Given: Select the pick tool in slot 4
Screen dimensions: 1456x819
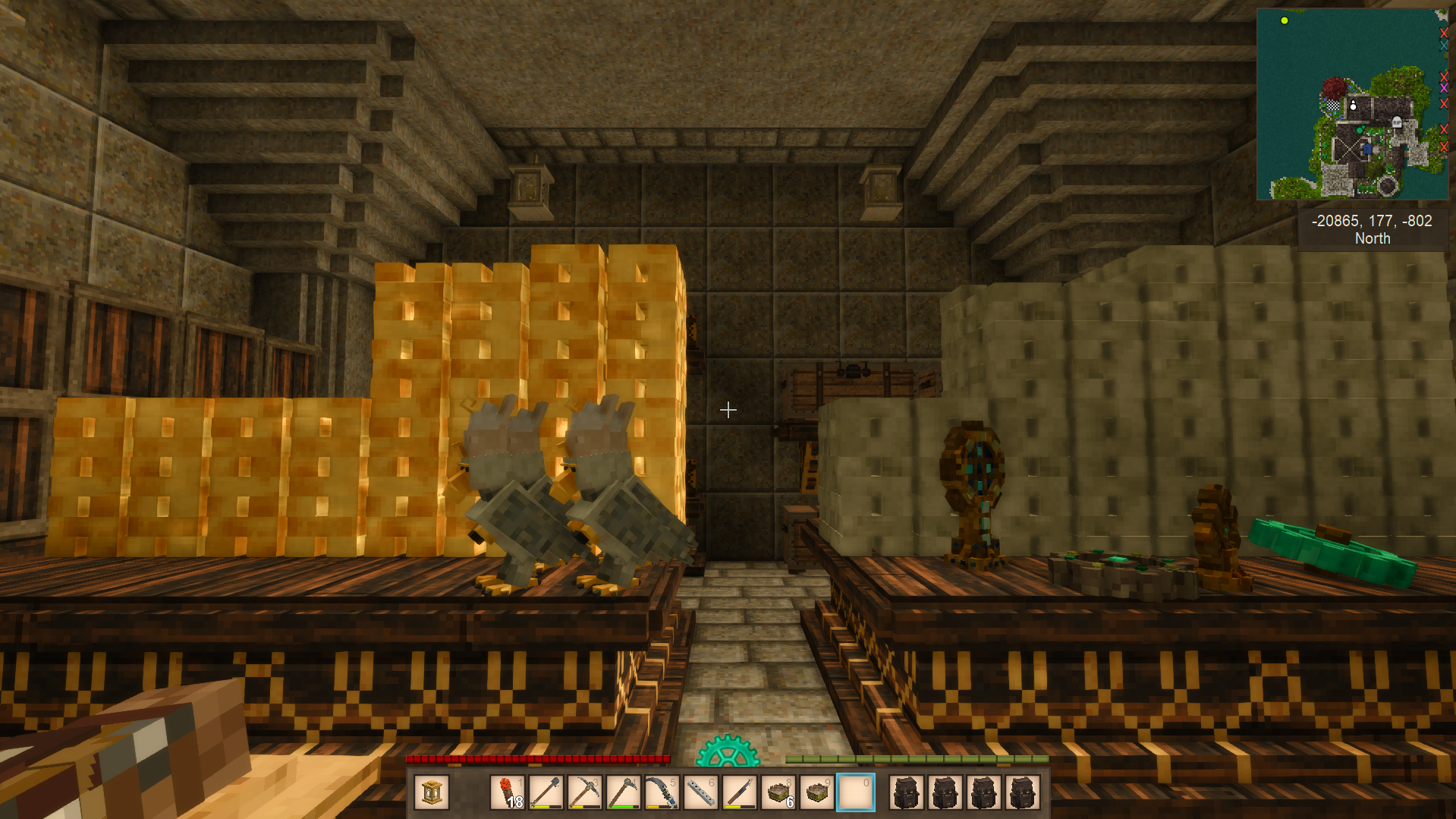Looking at the screenshot, I should pyautogui.click(x=624, y=793).
